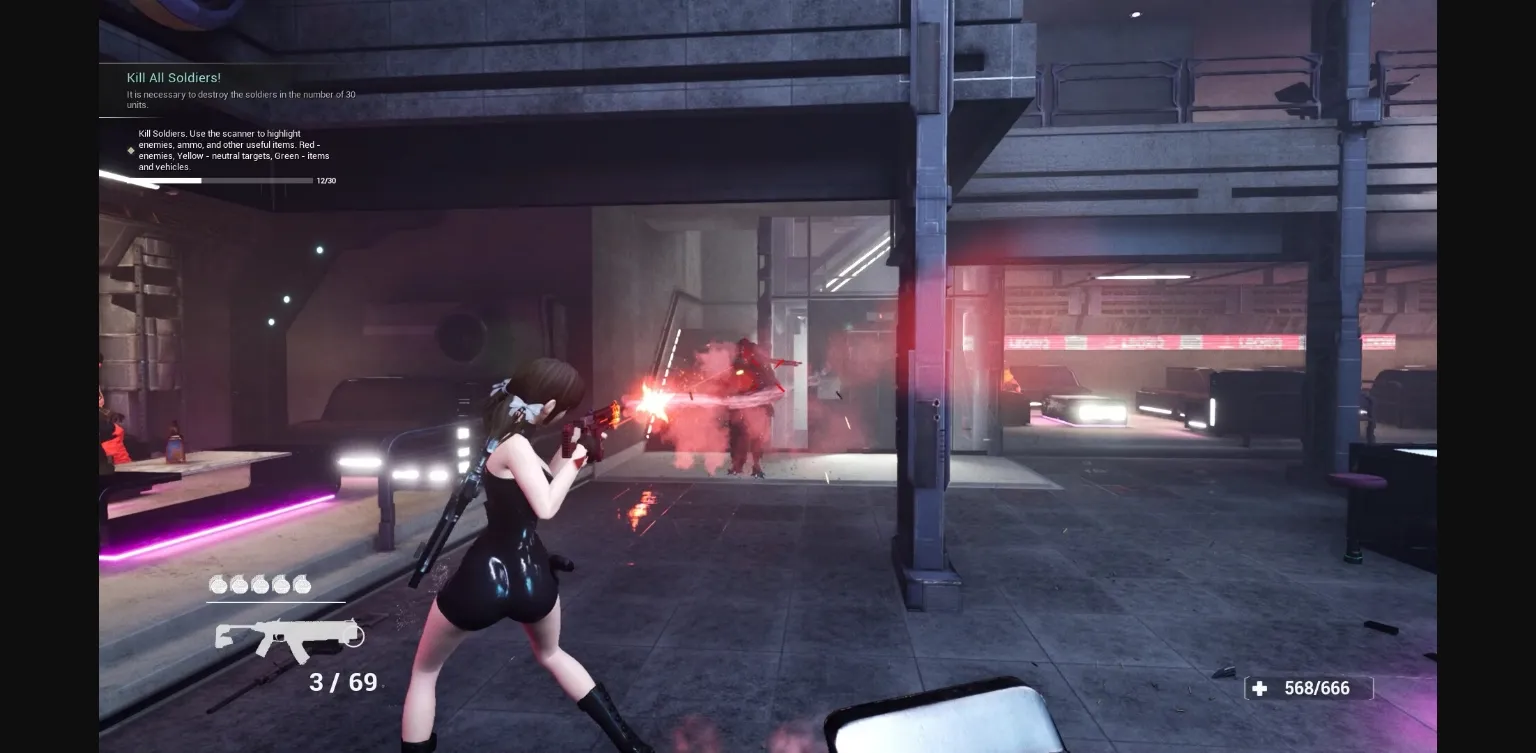Screen dimensions: 1536x753
Task: Click the last grenade in the HUD row
Action: [301, 585]
